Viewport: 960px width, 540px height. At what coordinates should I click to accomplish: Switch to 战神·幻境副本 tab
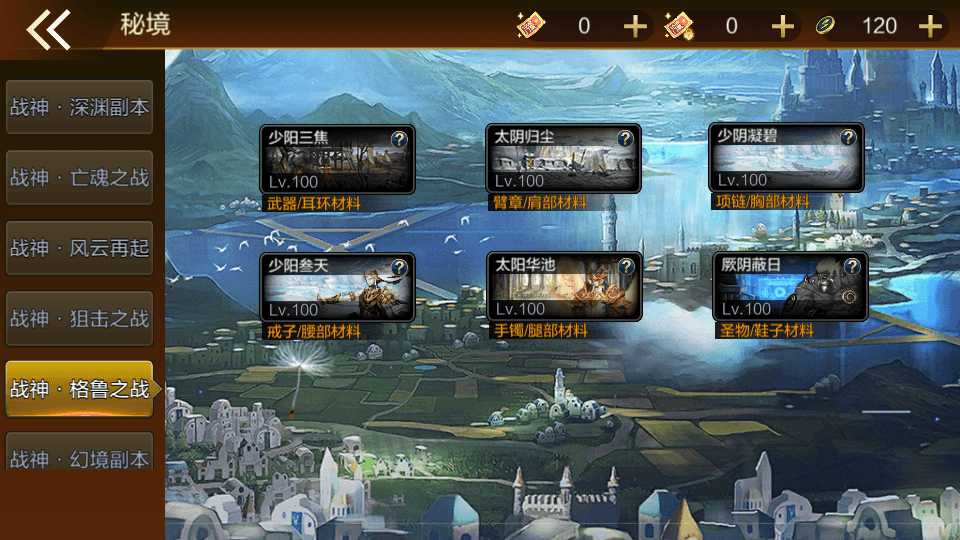pos(79,458)
